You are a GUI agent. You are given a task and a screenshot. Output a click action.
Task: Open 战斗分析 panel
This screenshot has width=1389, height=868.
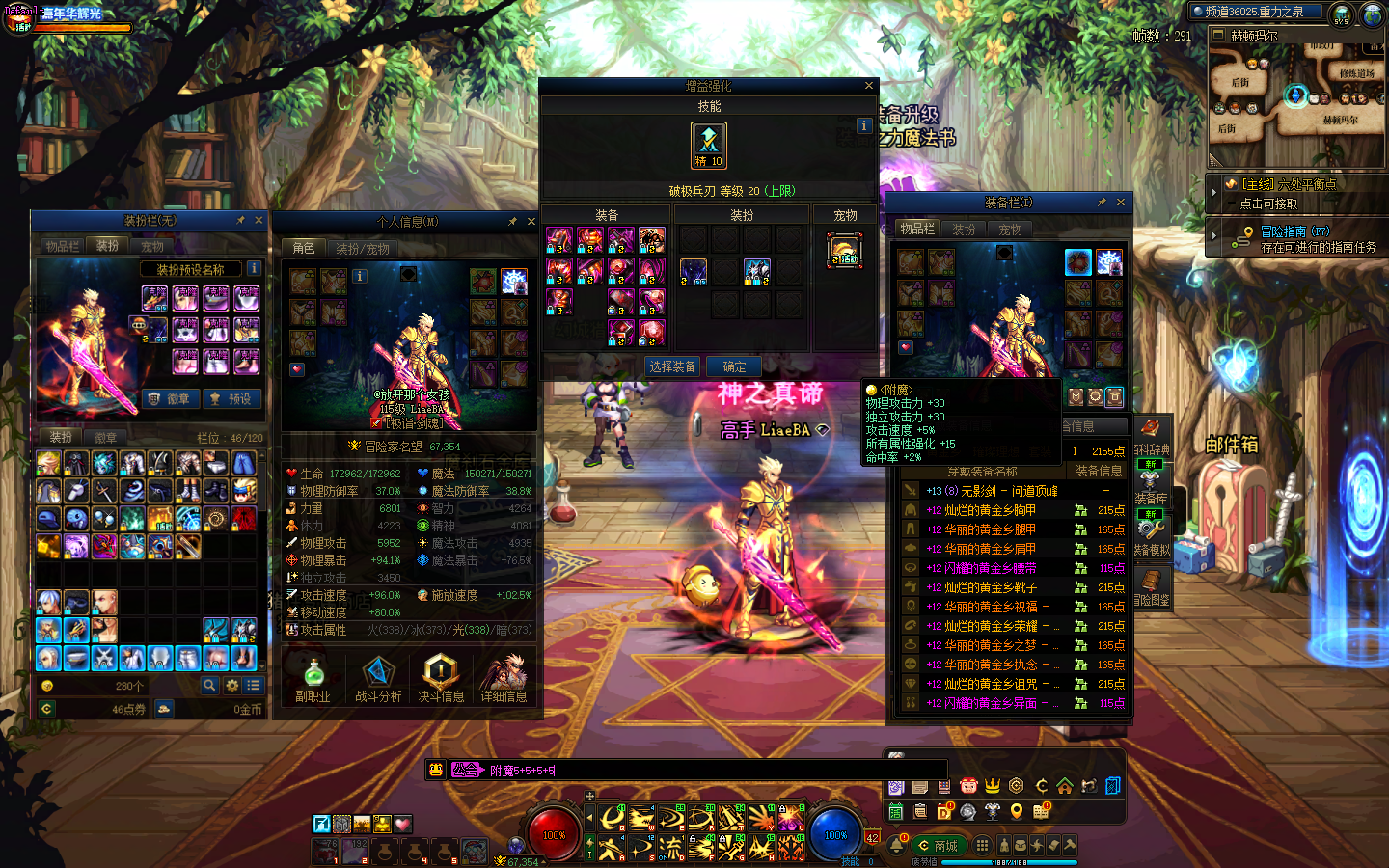(378, 679)
